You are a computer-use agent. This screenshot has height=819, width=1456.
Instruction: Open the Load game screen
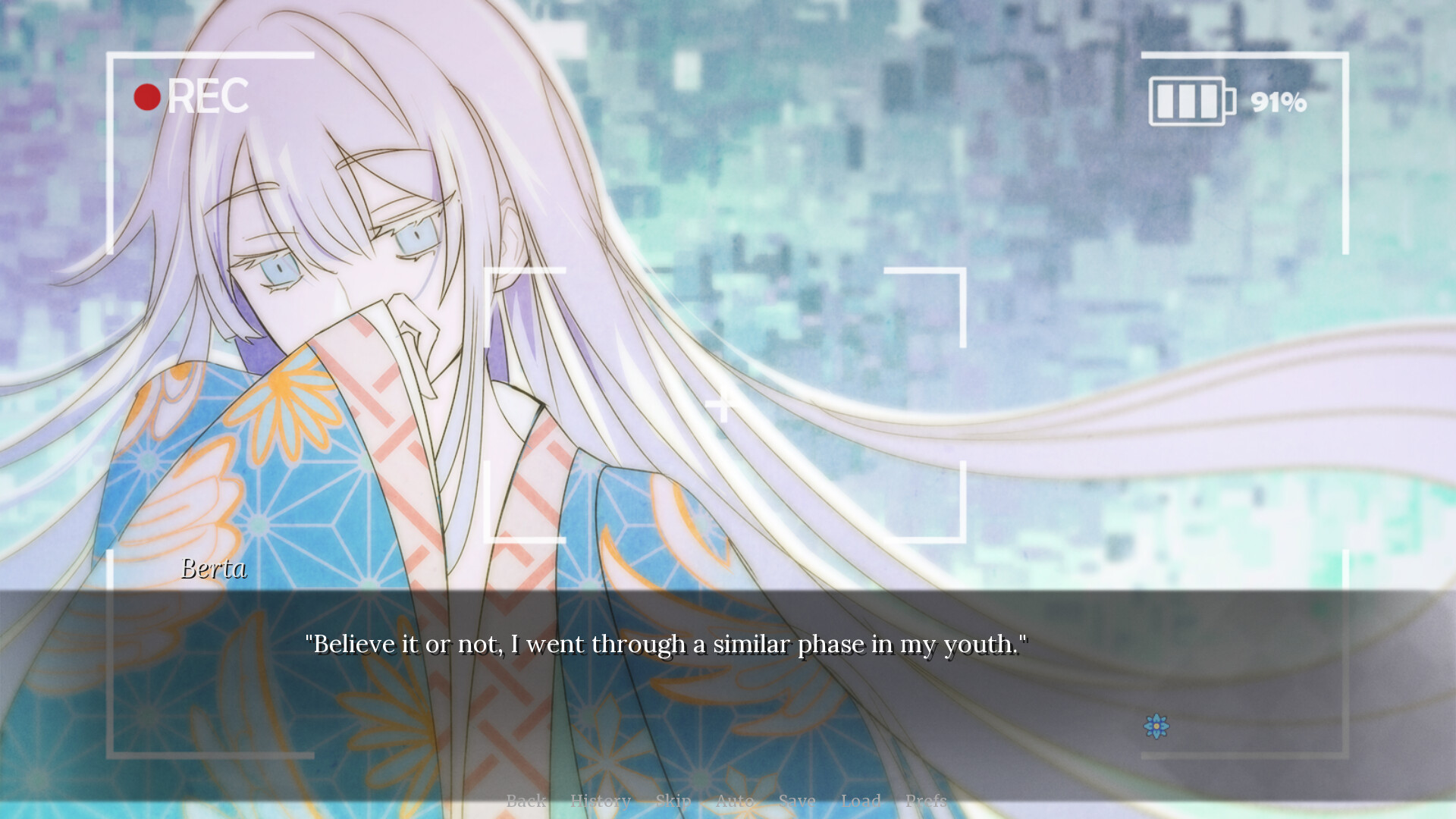[x=861, y=800]
